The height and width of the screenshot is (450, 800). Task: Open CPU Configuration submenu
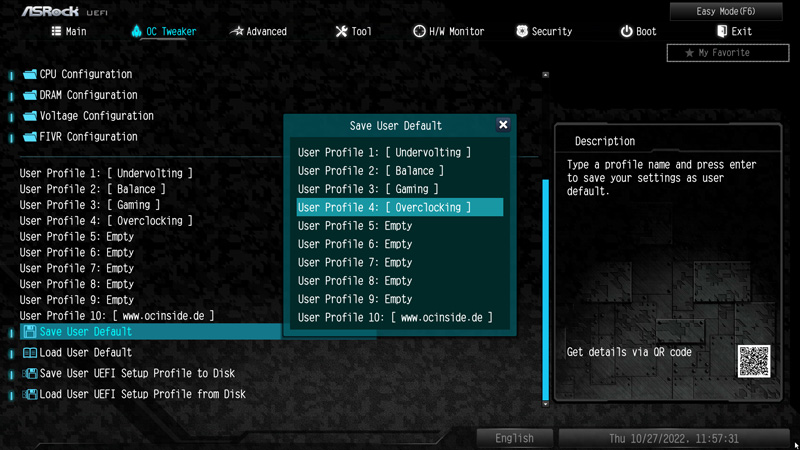(x=85, y=74)
